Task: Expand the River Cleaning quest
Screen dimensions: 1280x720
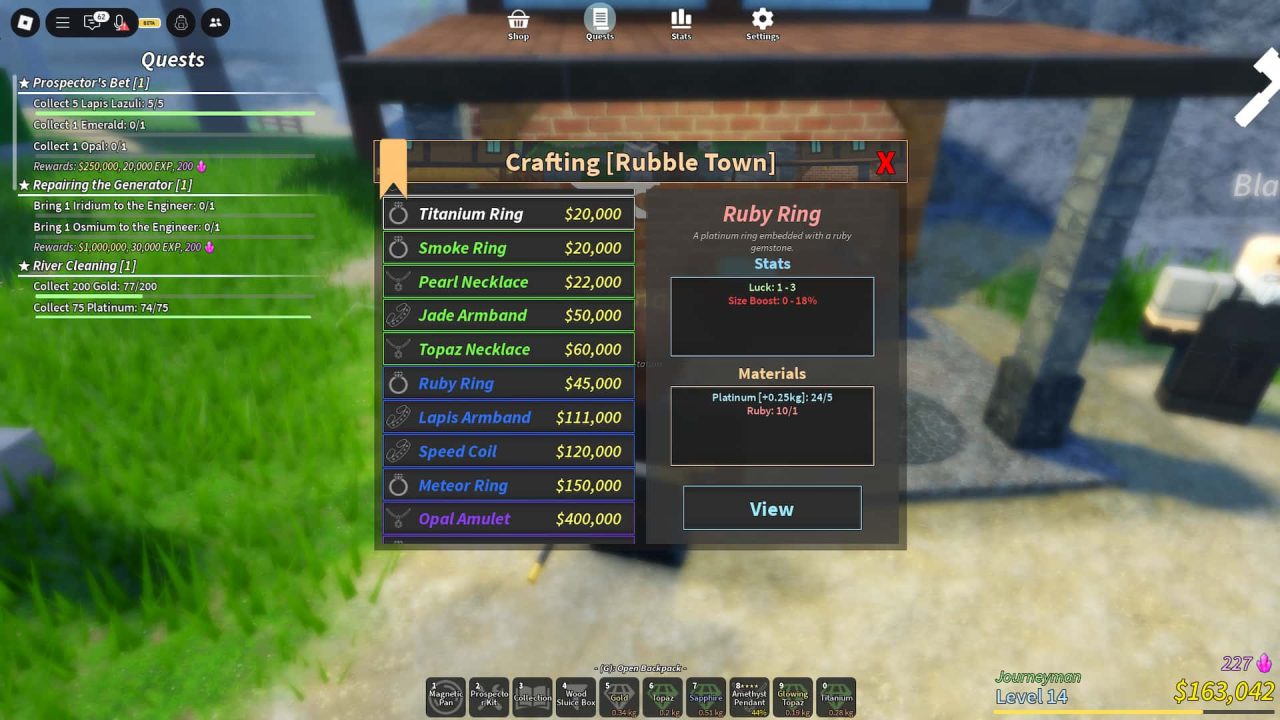Action: coord(84,265)
